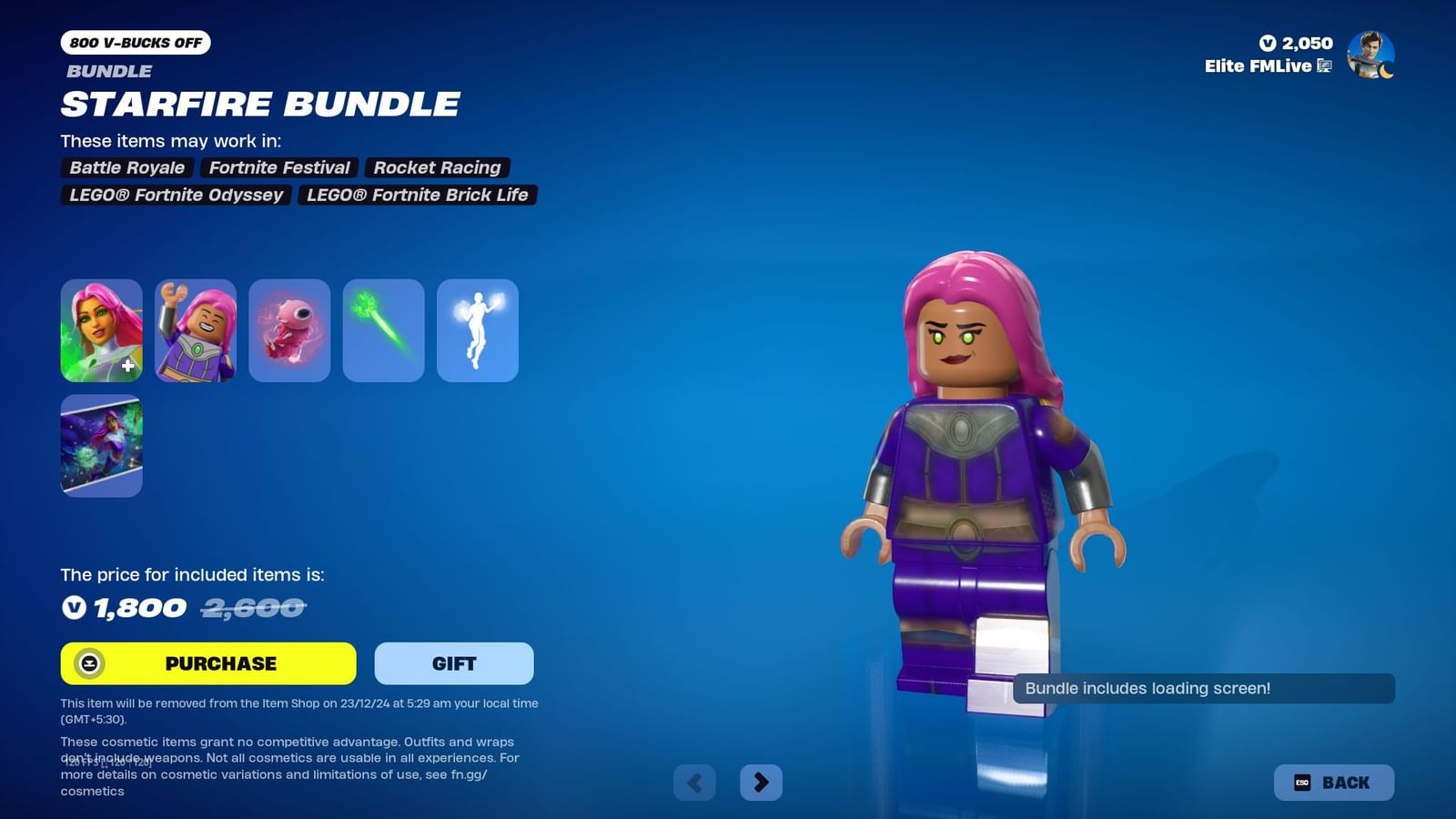The height and width of the screenshot is (819, 1456).
Task: Open the pink back bling item icon
Action: [x=289, y=330]
